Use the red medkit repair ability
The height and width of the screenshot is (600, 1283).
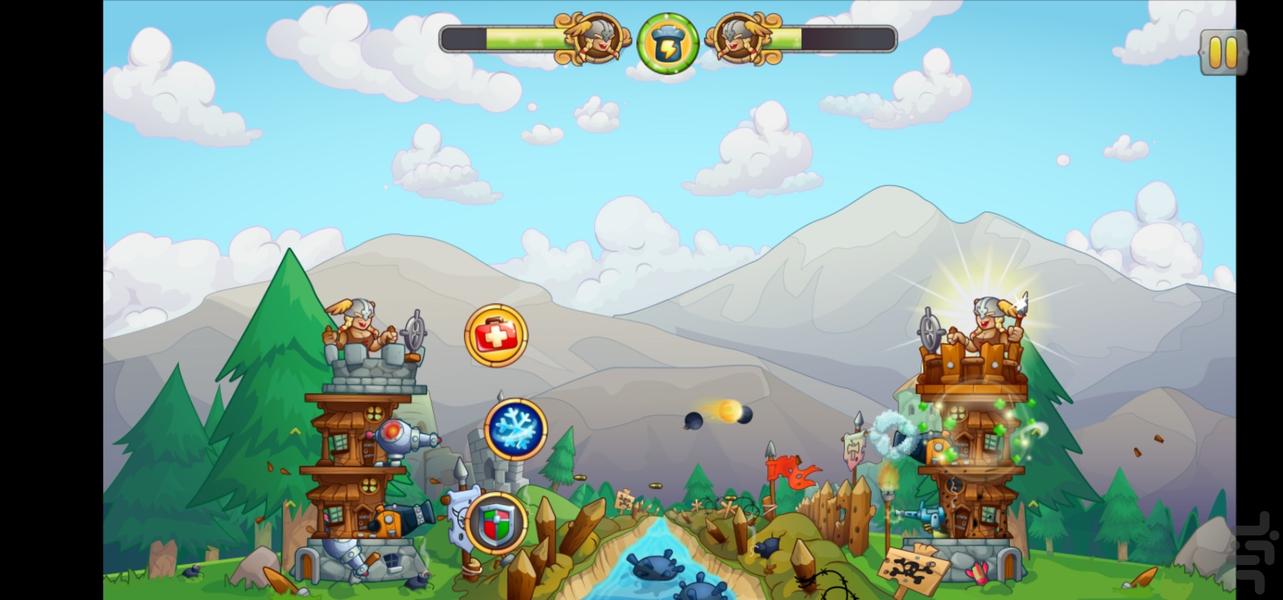[496, 335]
